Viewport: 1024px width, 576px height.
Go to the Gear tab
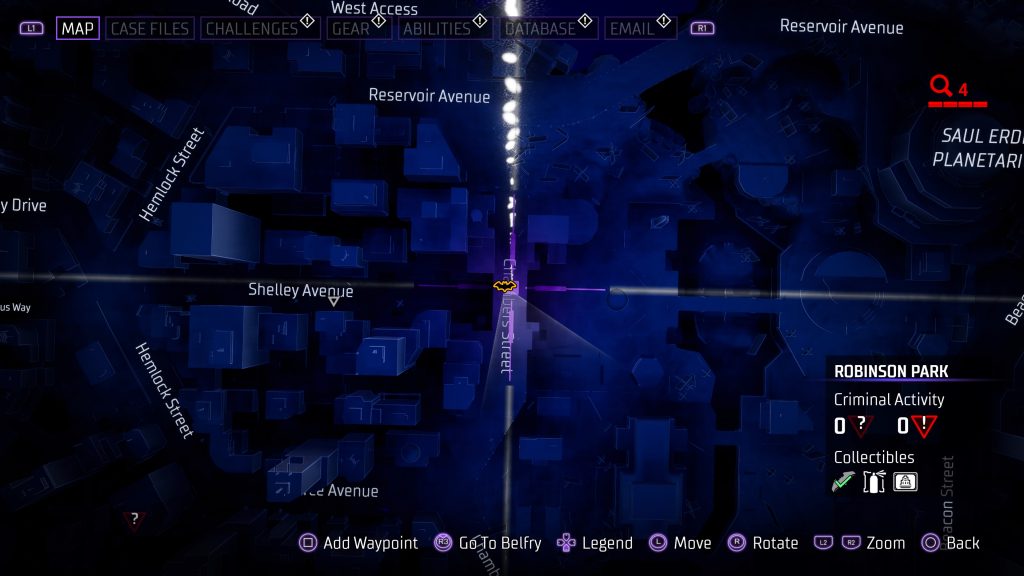coord(351,28)
